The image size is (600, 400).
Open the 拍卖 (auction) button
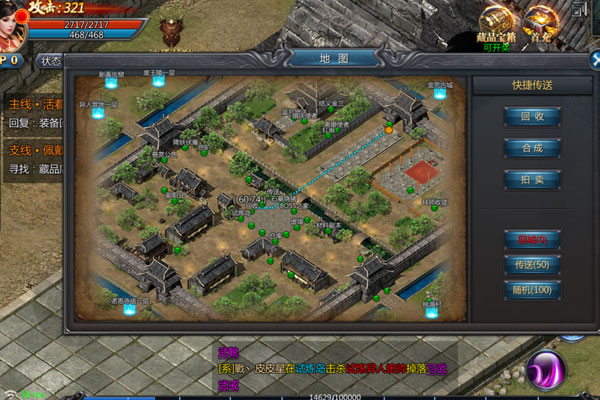[531, 178]
